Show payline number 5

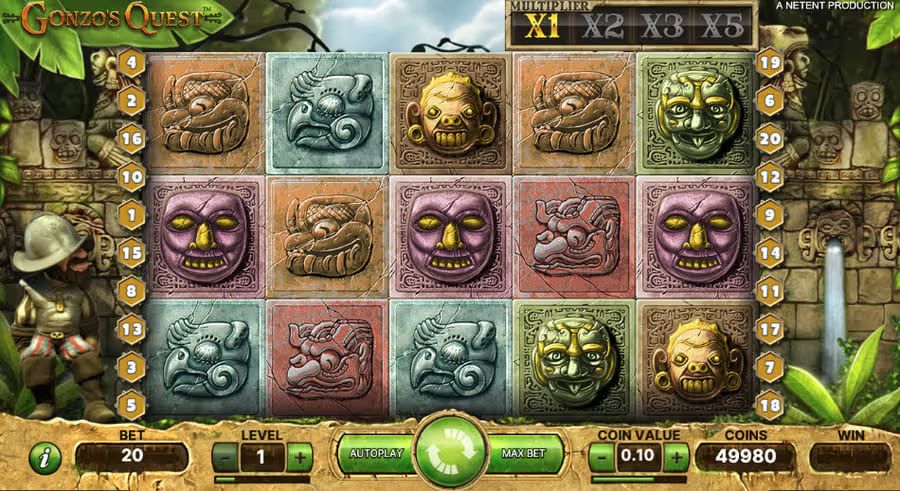click(132, 404)
